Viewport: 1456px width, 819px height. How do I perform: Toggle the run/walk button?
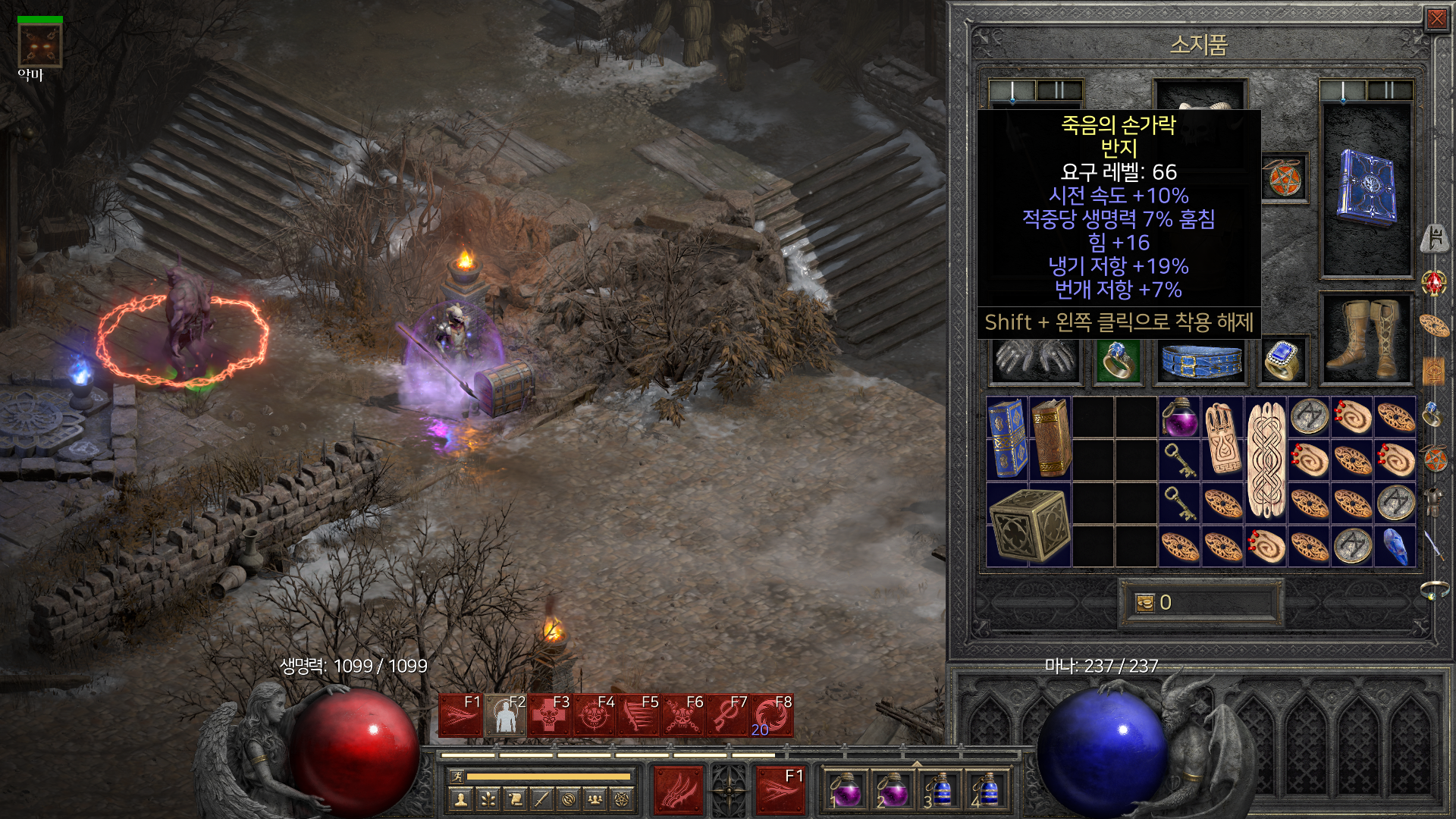(456, 777)
